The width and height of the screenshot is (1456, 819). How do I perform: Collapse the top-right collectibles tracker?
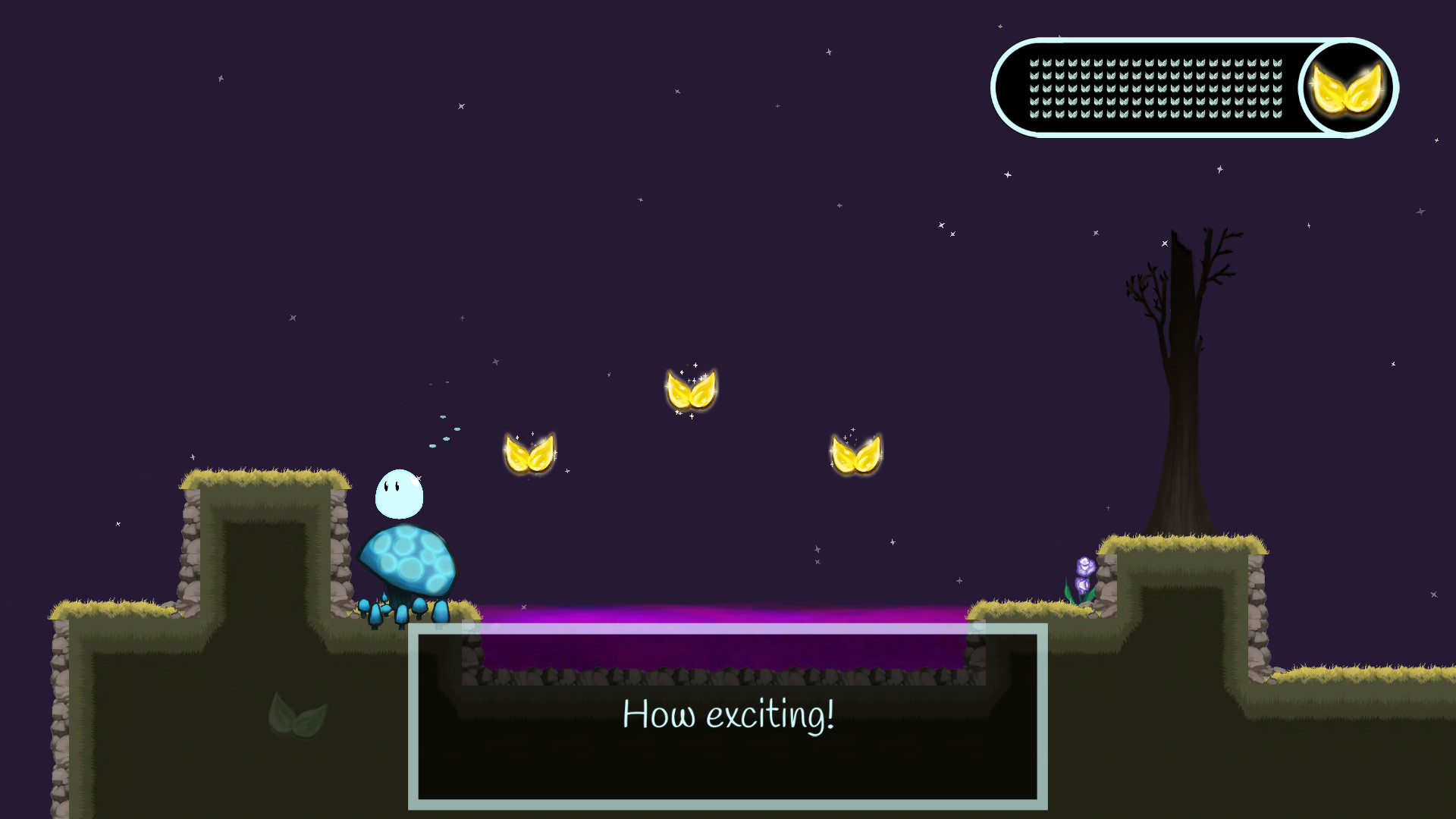pyautogui.click(x=1194, y=86)
